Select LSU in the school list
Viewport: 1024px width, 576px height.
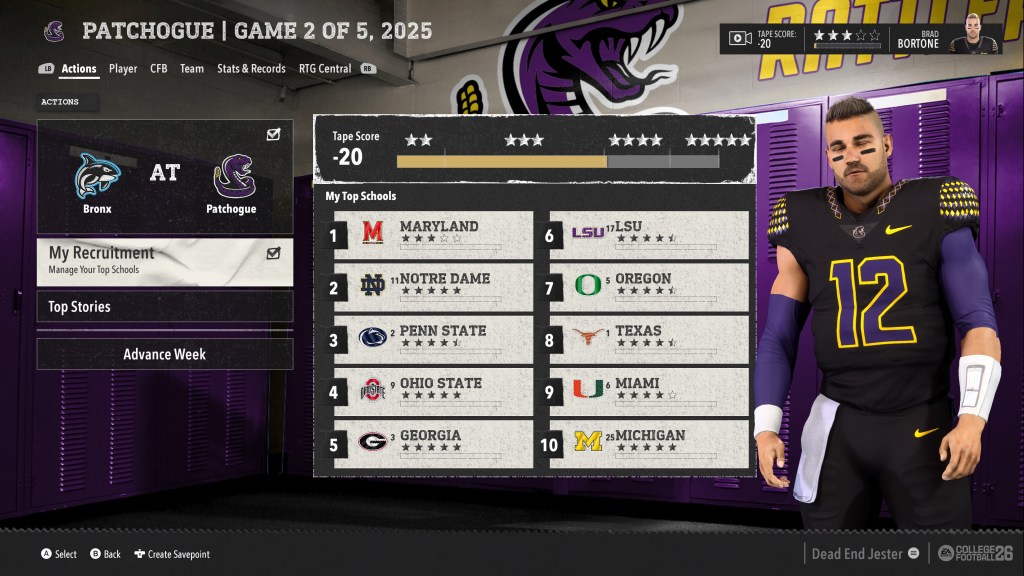[649, 235]
